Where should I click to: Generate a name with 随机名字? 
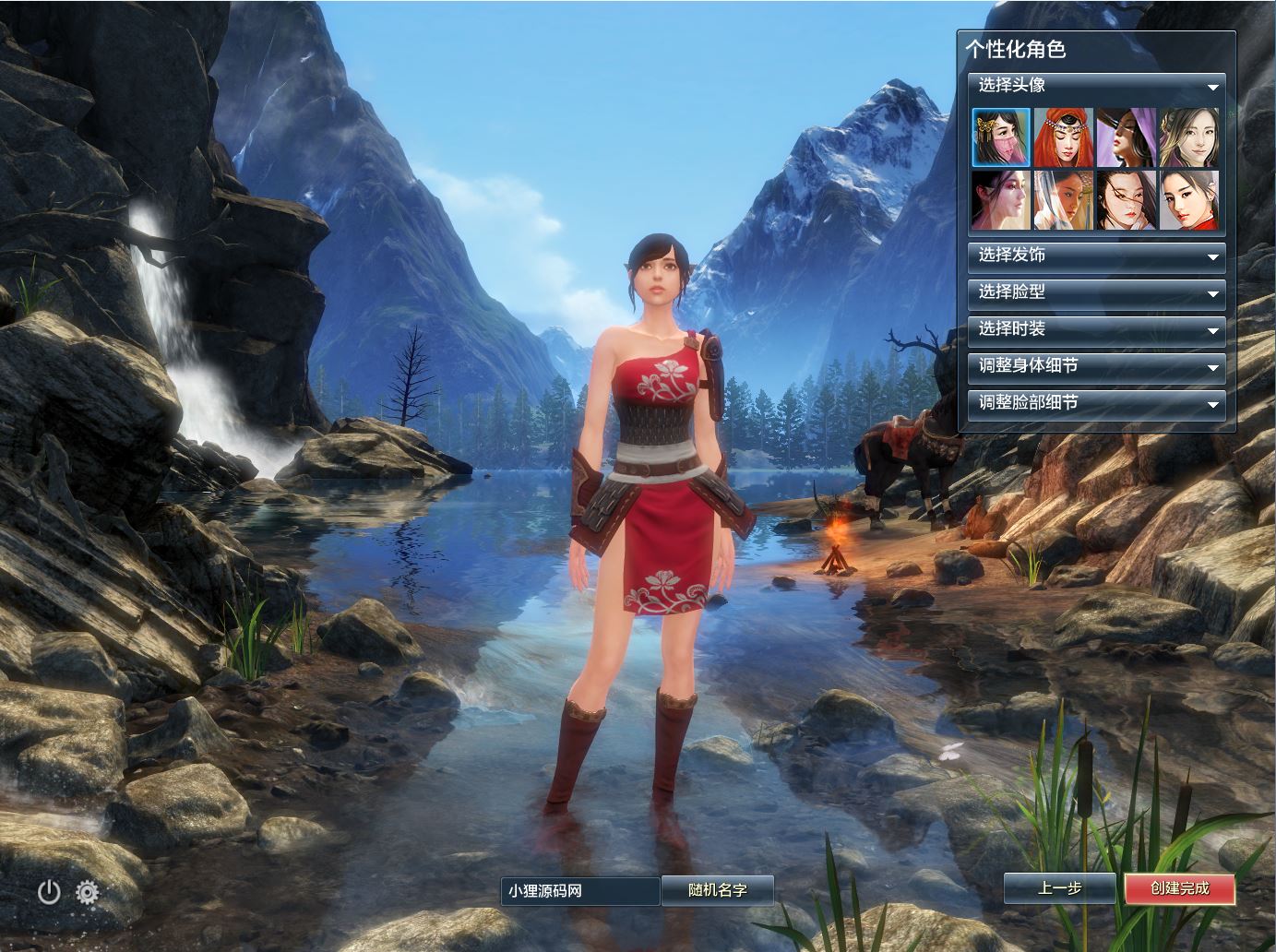(x=717, y=890)
